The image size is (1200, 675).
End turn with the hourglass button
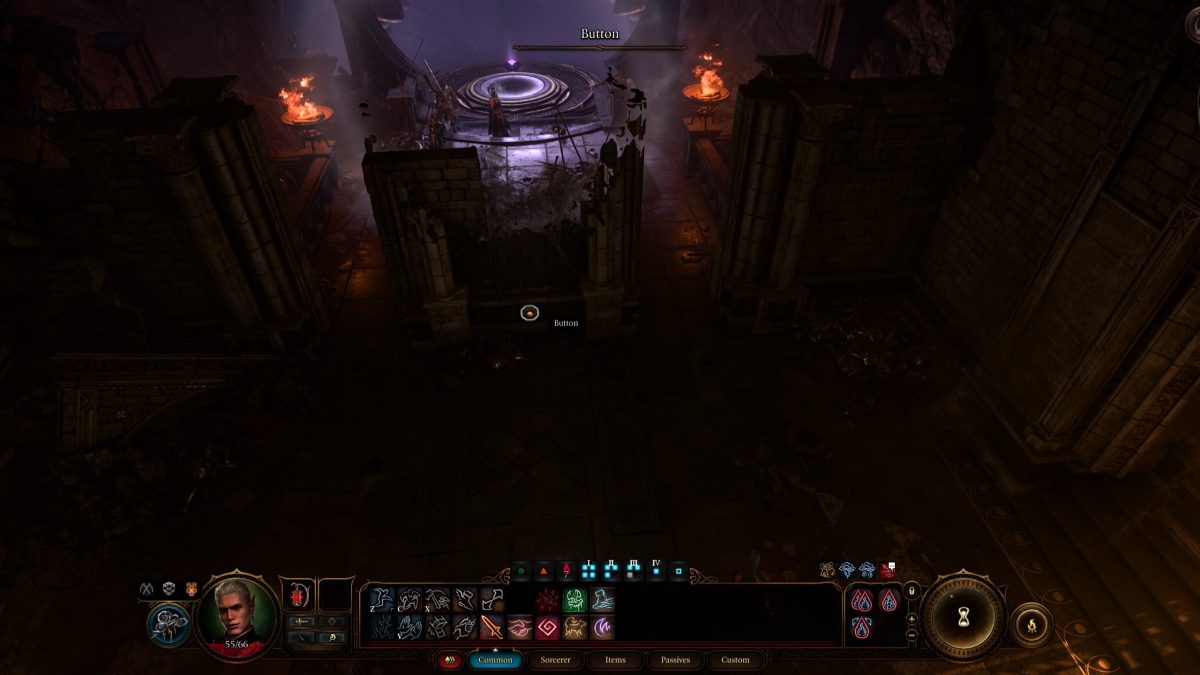click(963, 618)
